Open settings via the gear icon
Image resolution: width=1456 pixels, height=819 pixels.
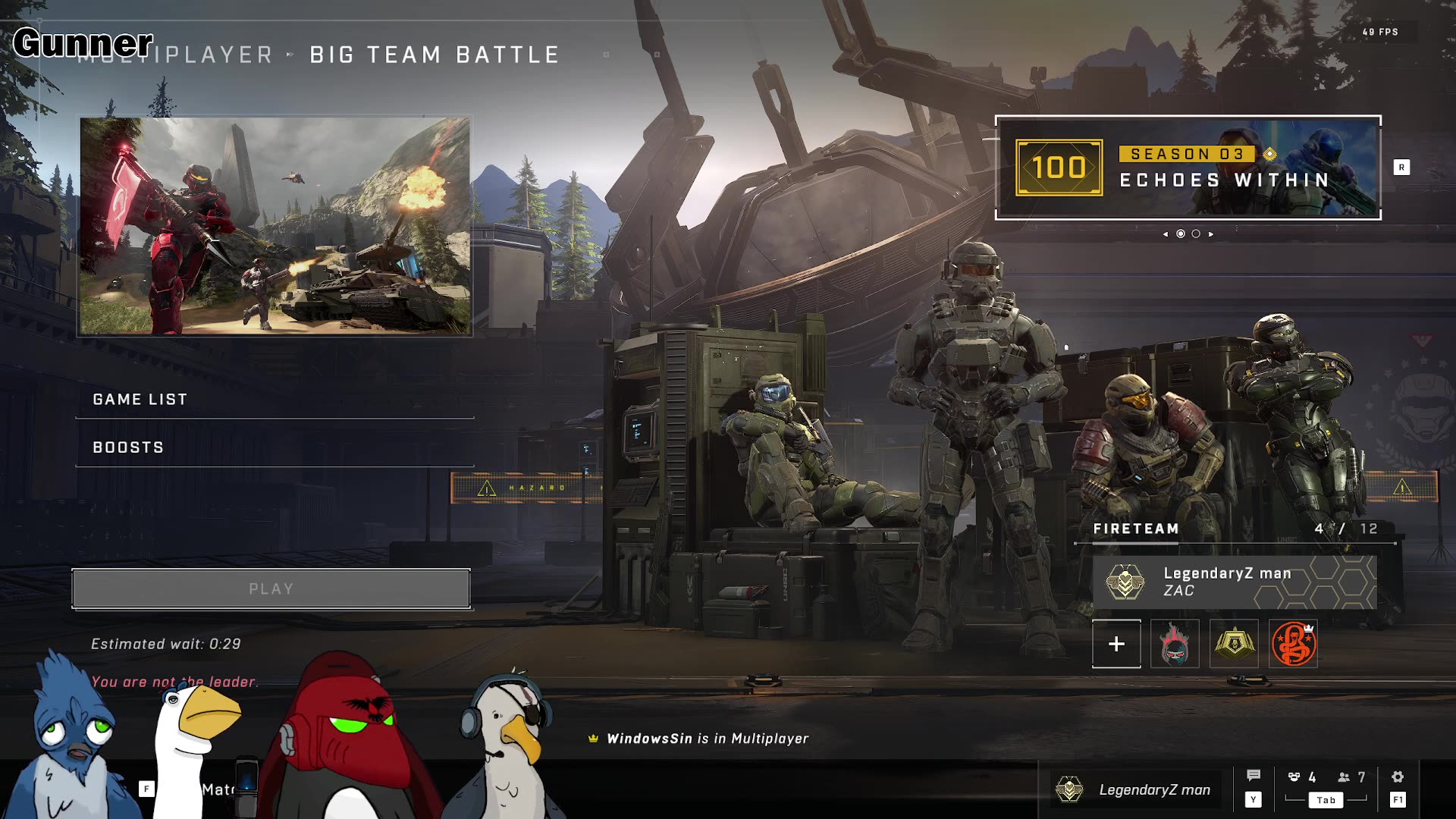pos(1397,776)
